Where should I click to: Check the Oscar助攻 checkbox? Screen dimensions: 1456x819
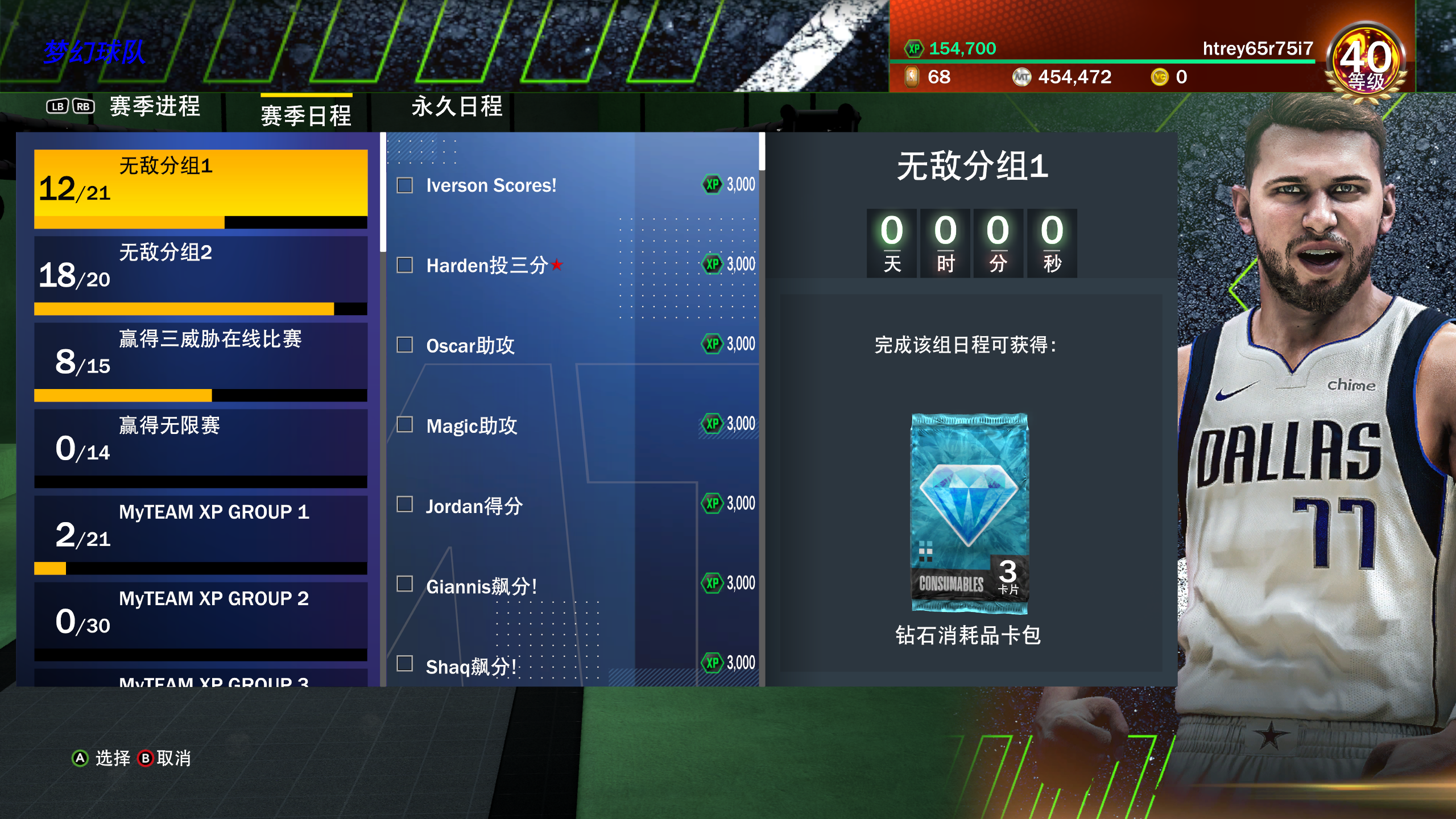(404, 344)
